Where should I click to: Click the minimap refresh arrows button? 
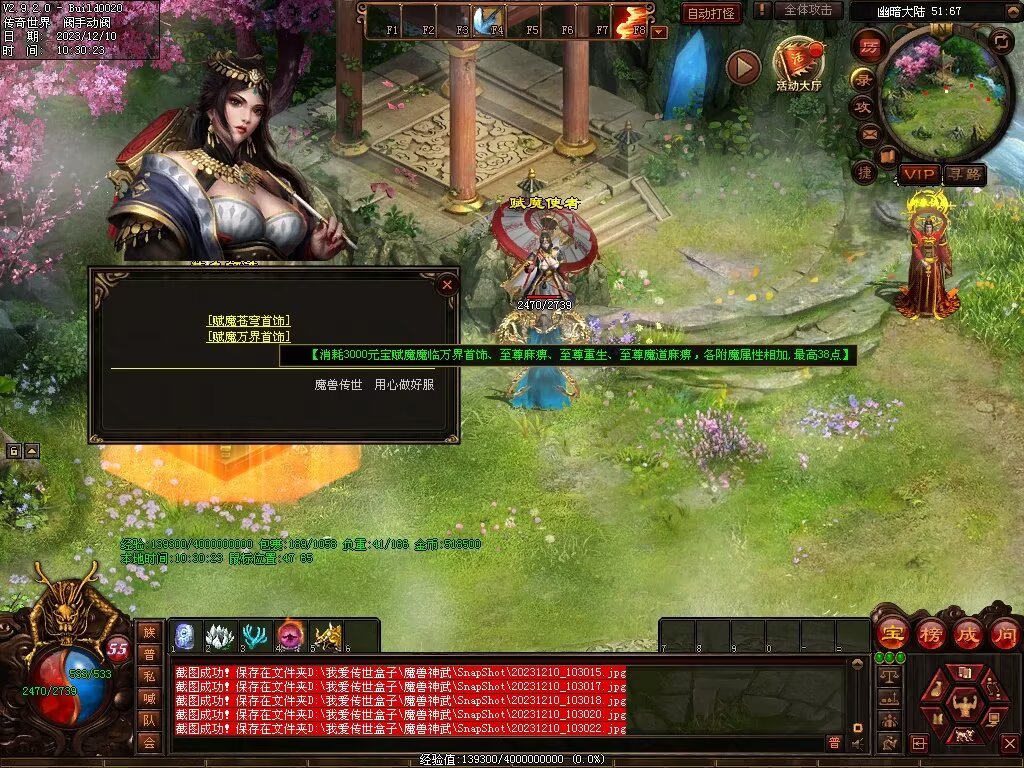[1002, 41]
